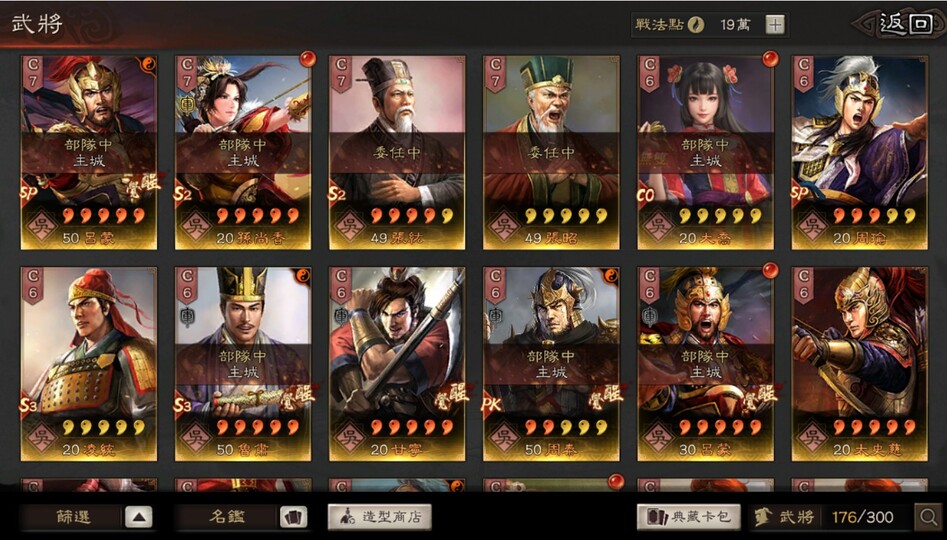Open the 甘寧 general card
Viewport: 947px width, 540px height.
(x=397, y=363)
